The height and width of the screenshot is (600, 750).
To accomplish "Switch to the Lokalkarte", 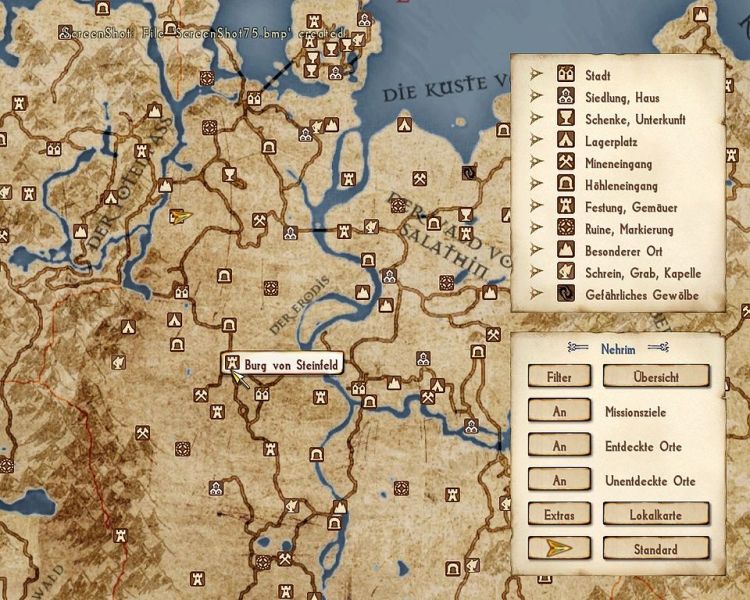I will point(656,514).
